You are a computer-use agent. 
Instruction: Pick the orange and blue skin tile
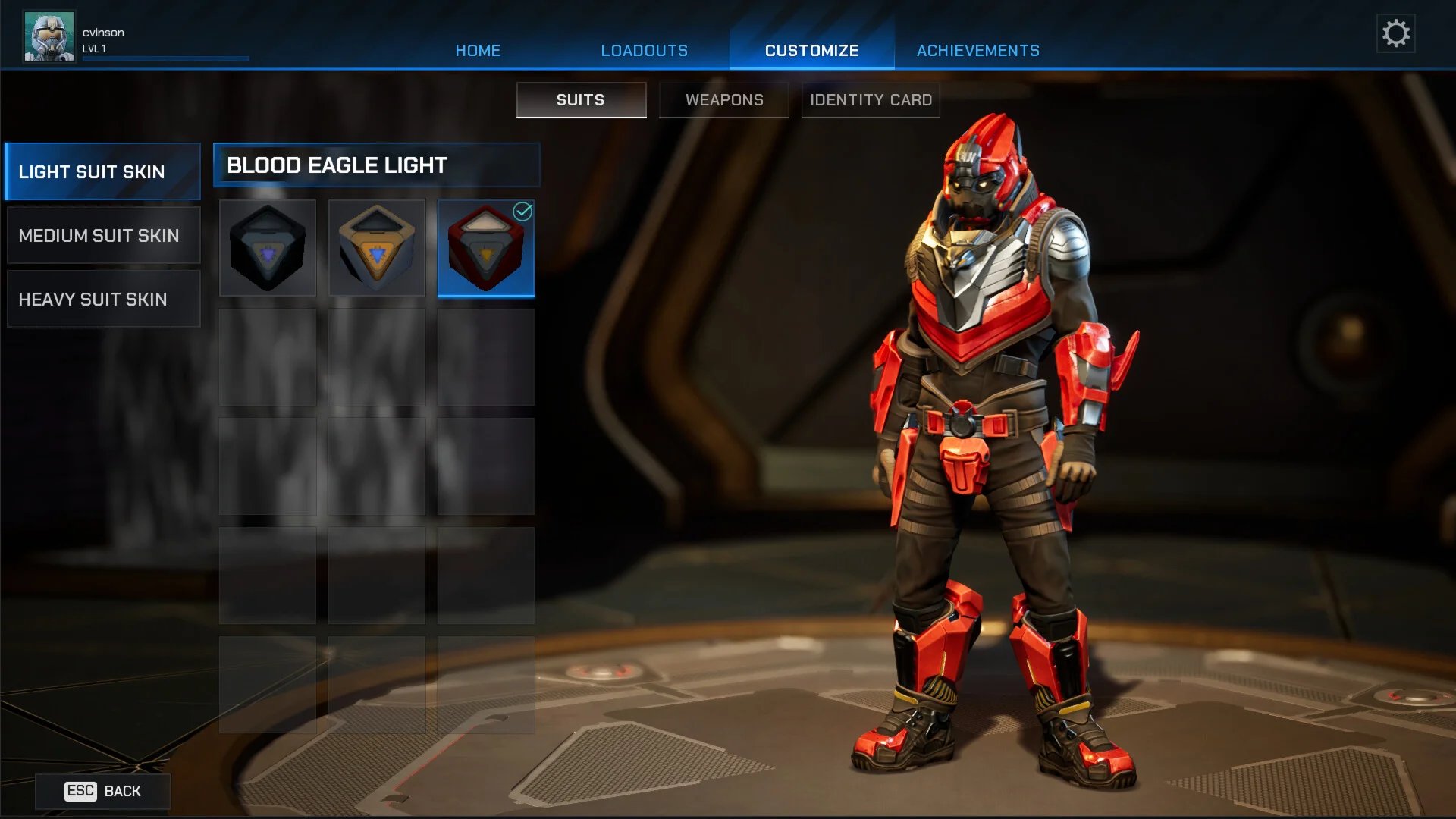coord(377,248)
